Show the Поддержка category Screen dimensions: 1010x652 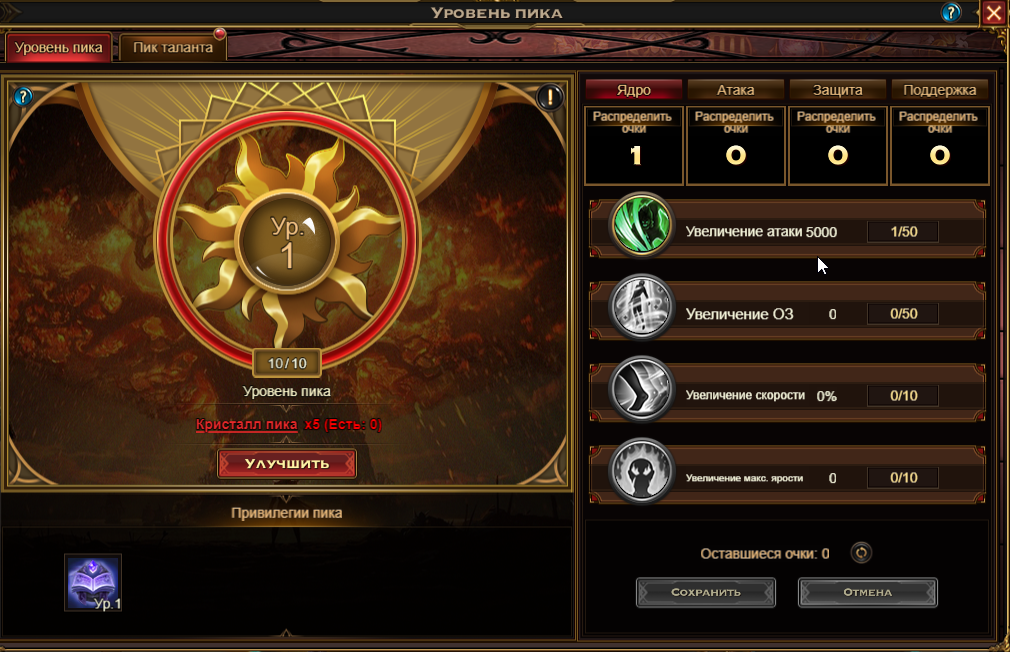[939, 90]
